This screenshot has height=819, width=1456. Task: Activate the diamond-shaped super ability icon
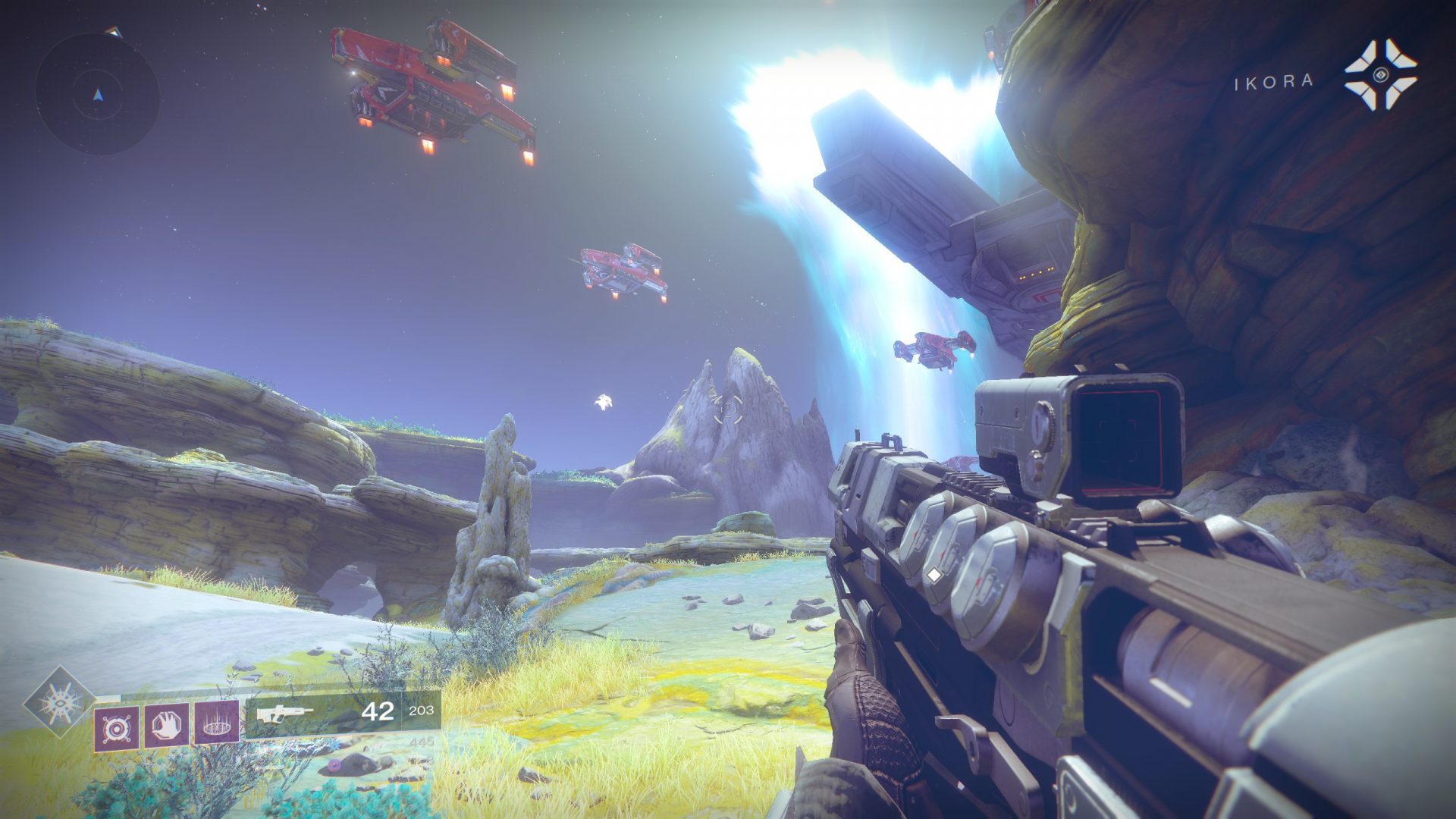[x=60, y=702]
